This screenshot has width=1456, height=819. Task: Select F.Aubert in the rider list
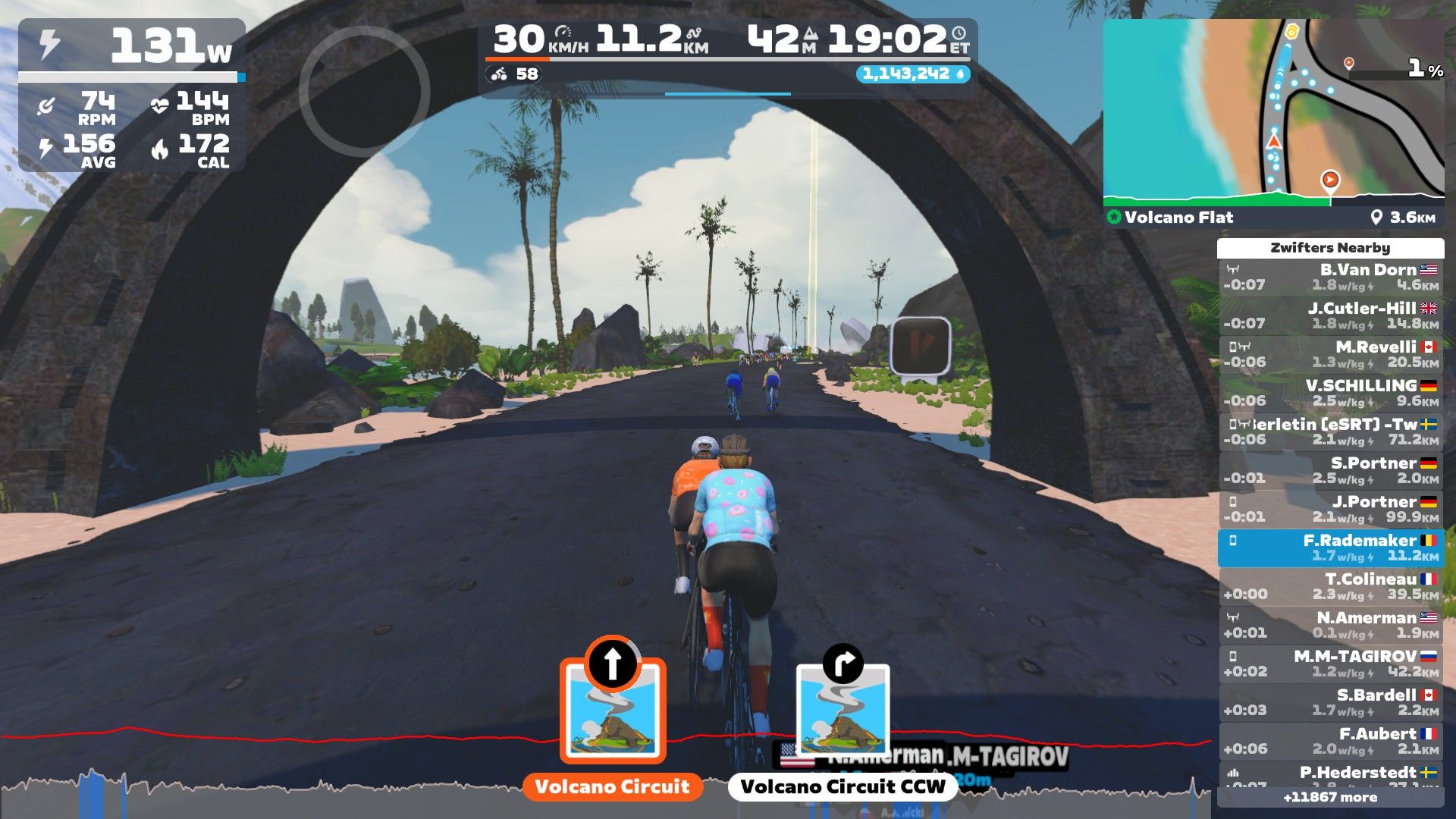[1330, 742]
